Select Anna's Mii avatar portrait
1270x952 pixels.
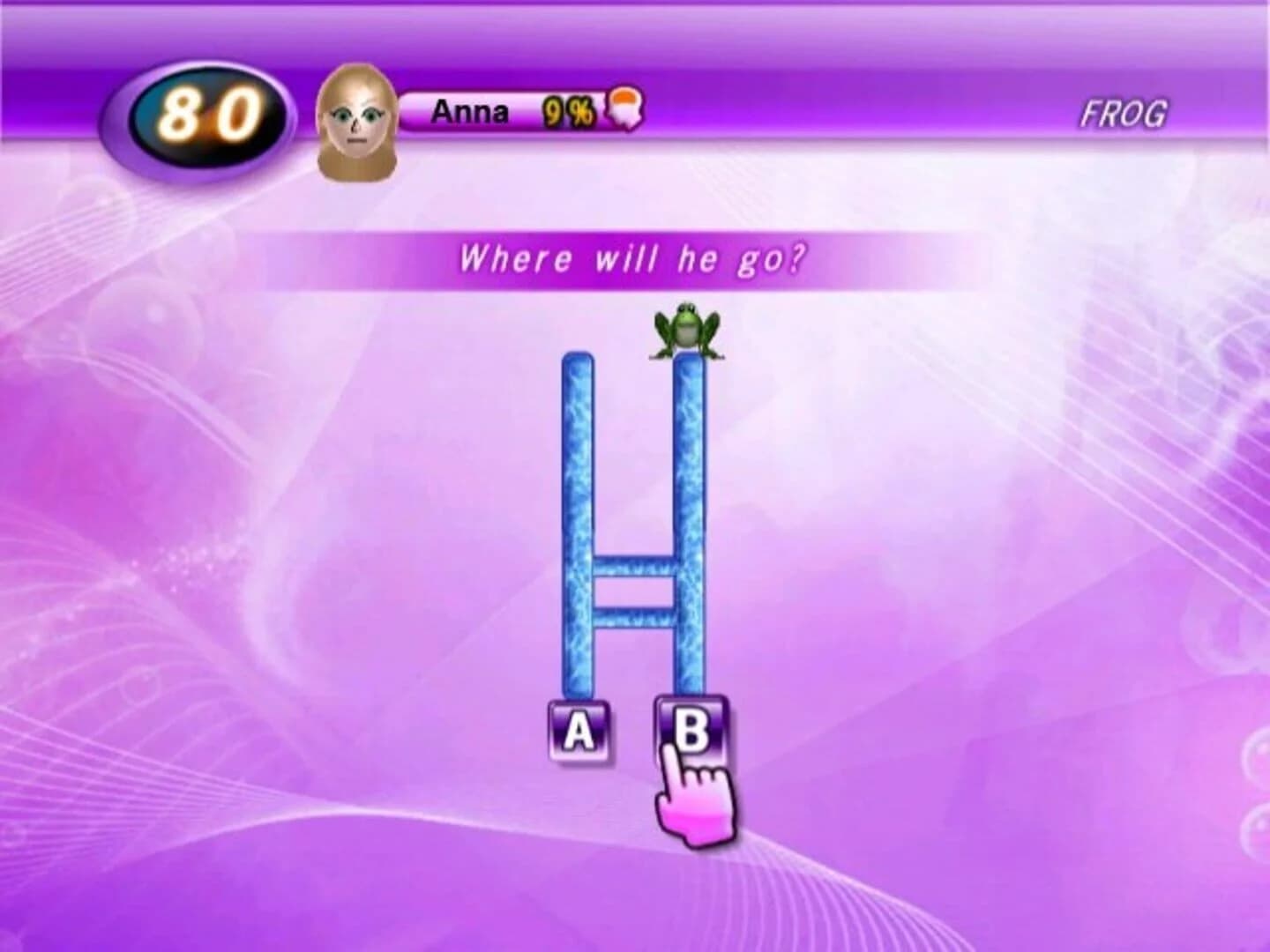tap(355, 118)
